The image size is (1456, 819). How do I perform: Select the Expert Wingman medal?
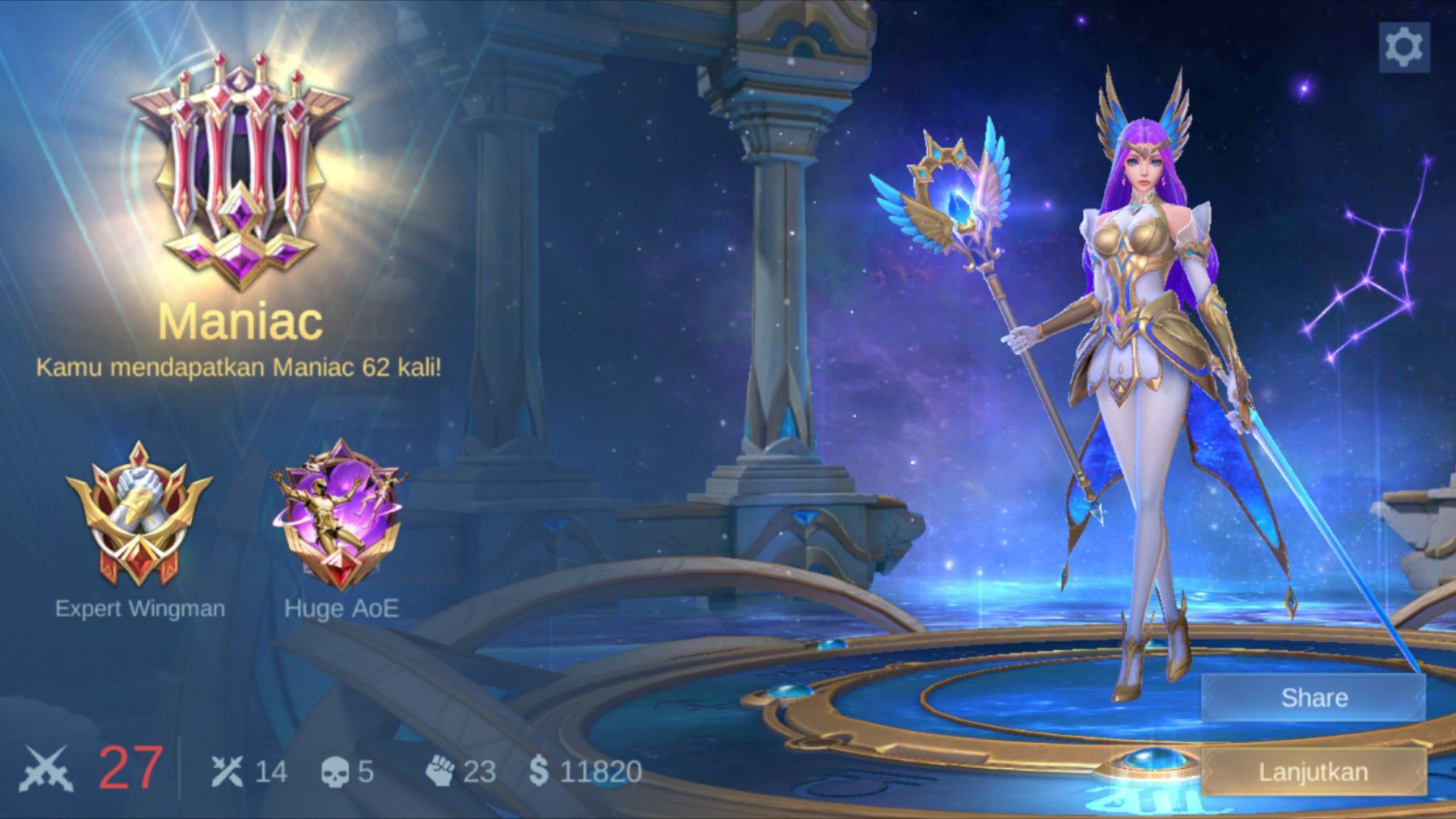(x=140, y=516)
